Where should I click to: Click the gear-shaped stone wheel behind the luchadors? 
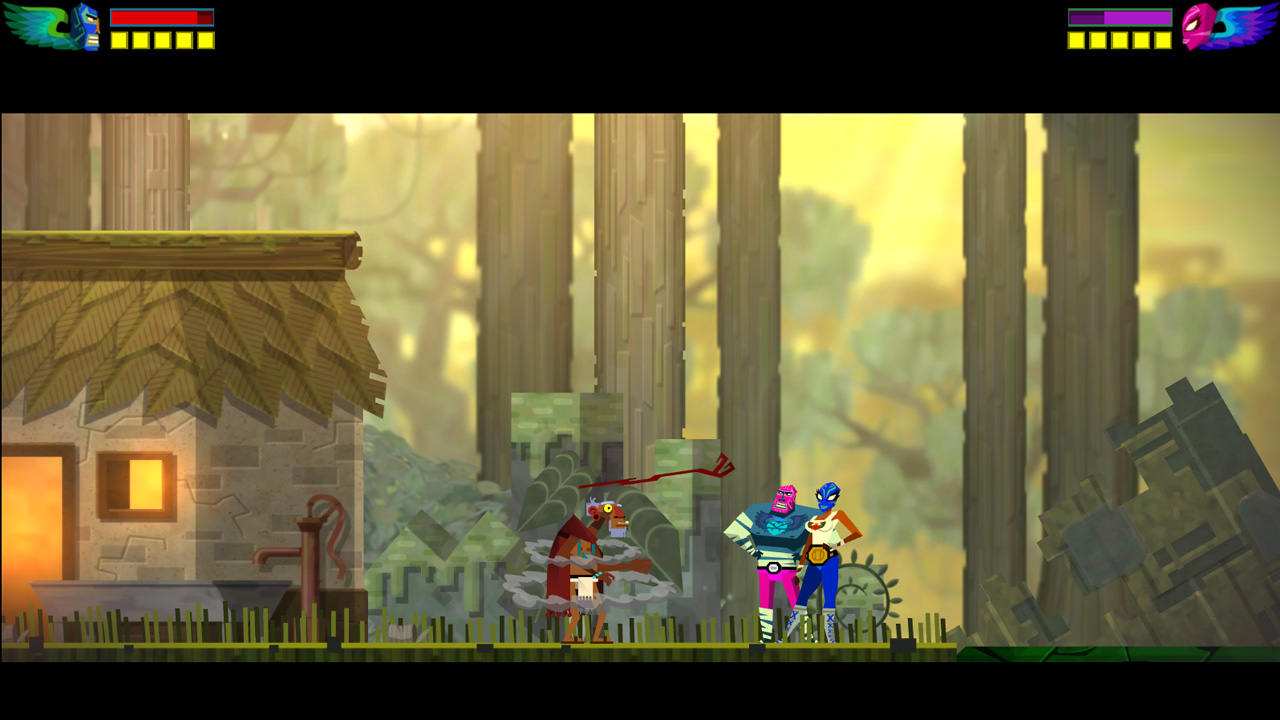click(862, 592)
